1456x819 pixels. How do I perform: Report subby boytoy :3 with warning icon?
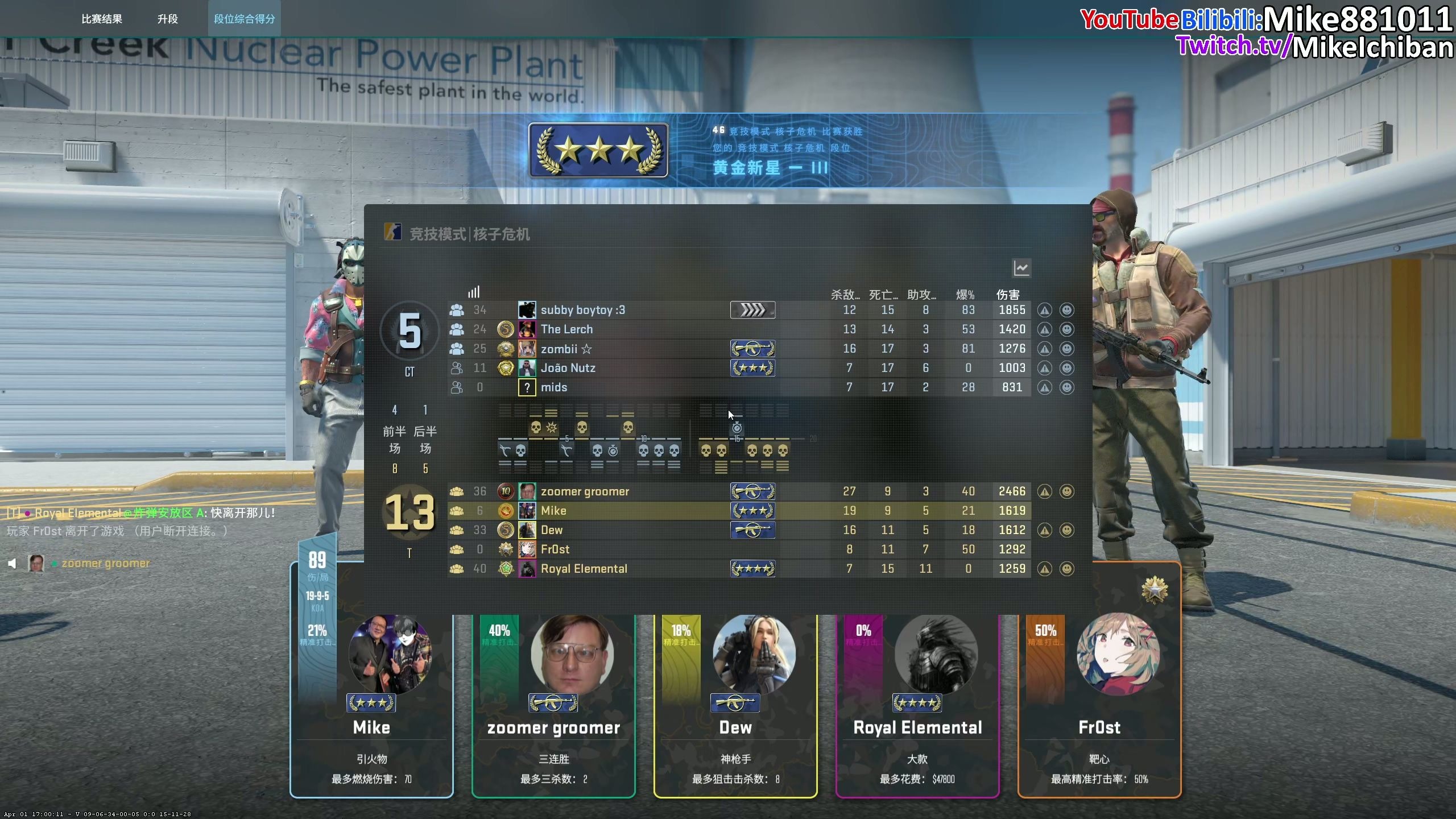pos(1044,310)
